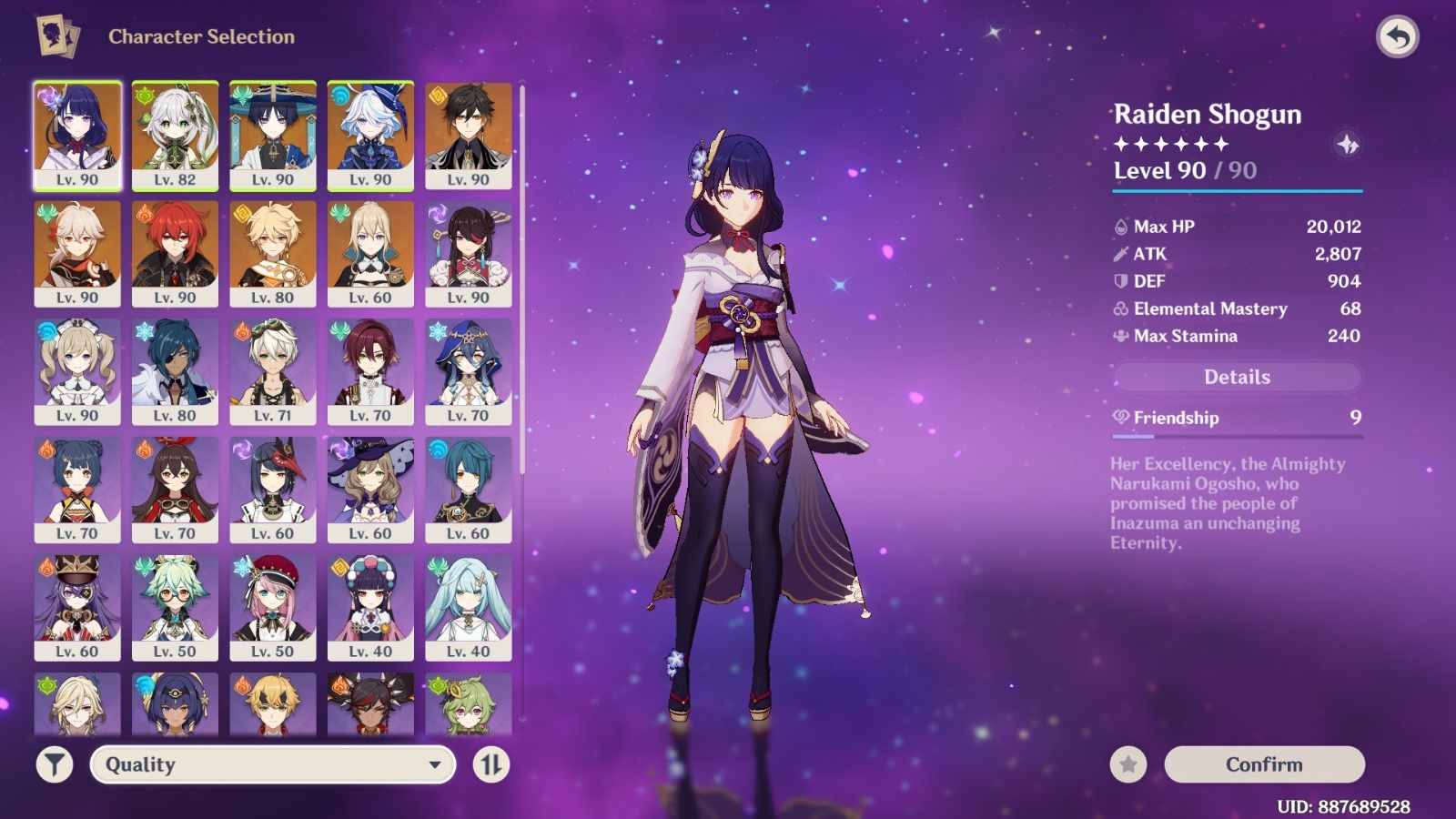Click the sparkle icon beside Raiden's star rating
Viewport: 1456px width, 819px height.
pyautogui.click(x=1348, y=144)
